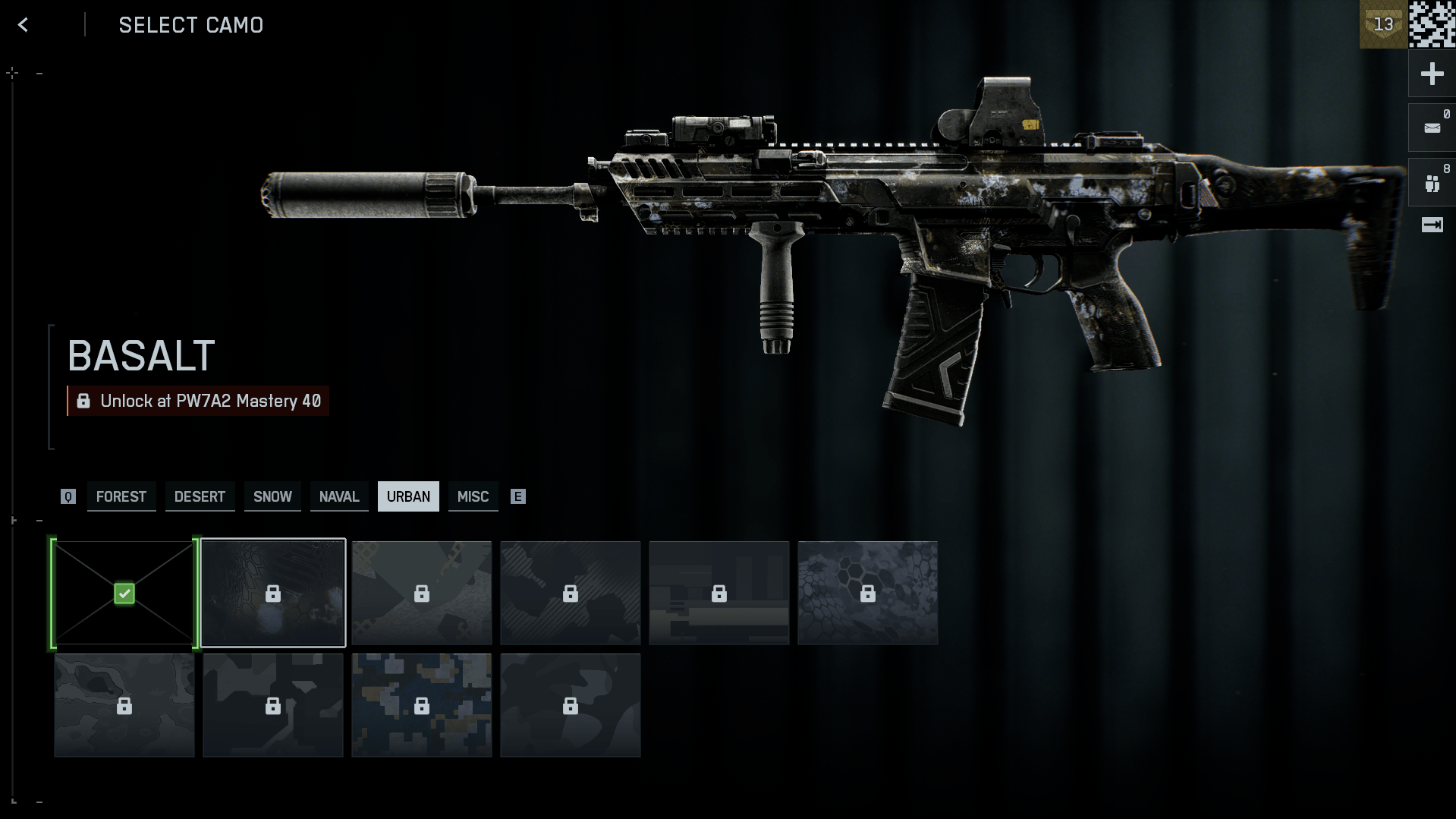Select the Snow camo tab

point(272,496)
